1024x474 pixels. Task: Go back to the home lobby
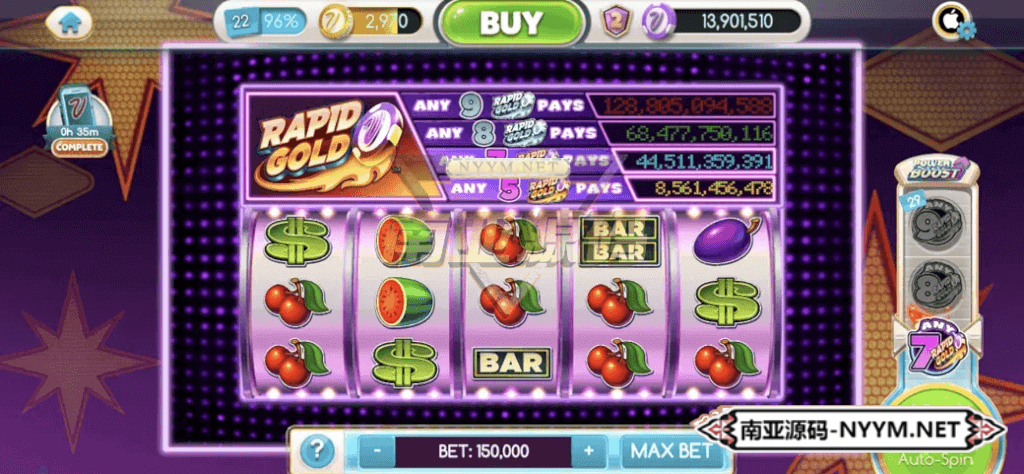pyautogui.click(x=69, y=20)
